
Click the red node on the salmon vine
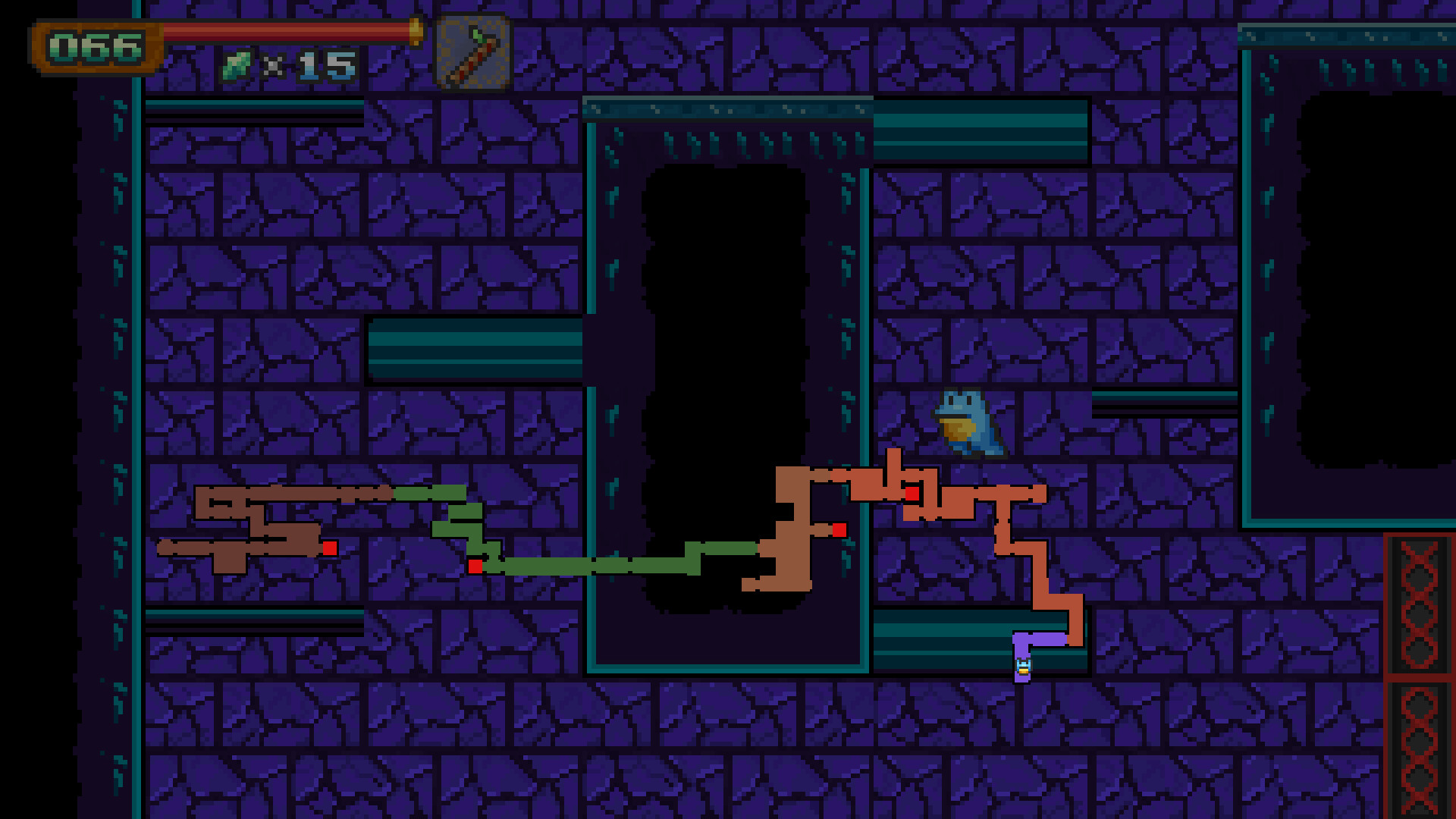coord(914,494)
